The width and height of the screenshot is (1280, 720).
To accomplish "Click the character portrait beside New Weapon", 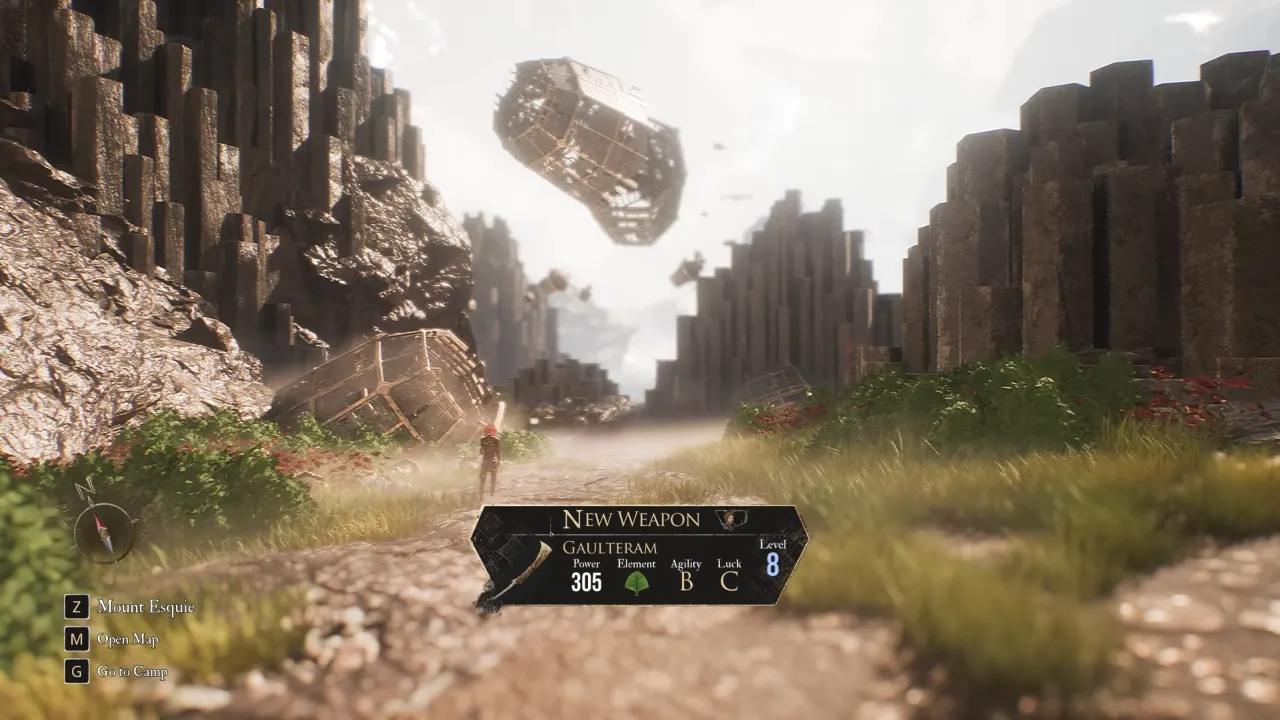I will point(733,519).
